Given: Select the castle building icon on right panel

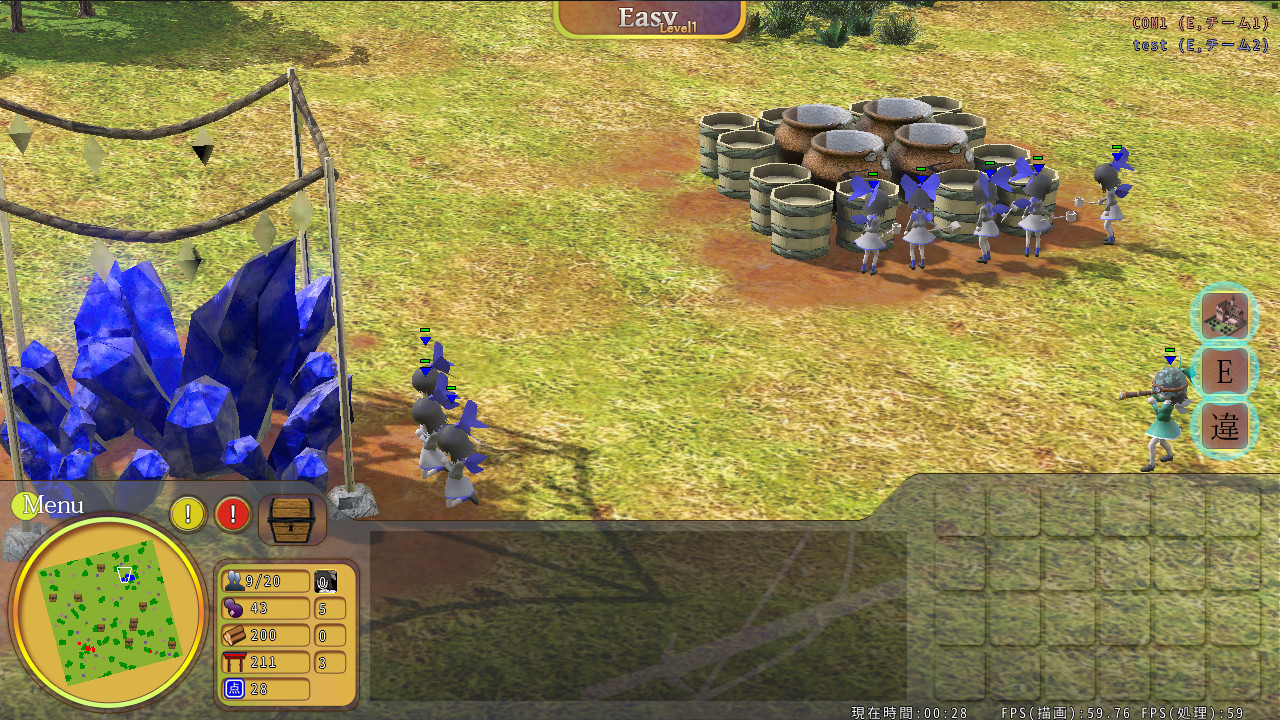Looking at the screenshot, I should coord(1224,313).
